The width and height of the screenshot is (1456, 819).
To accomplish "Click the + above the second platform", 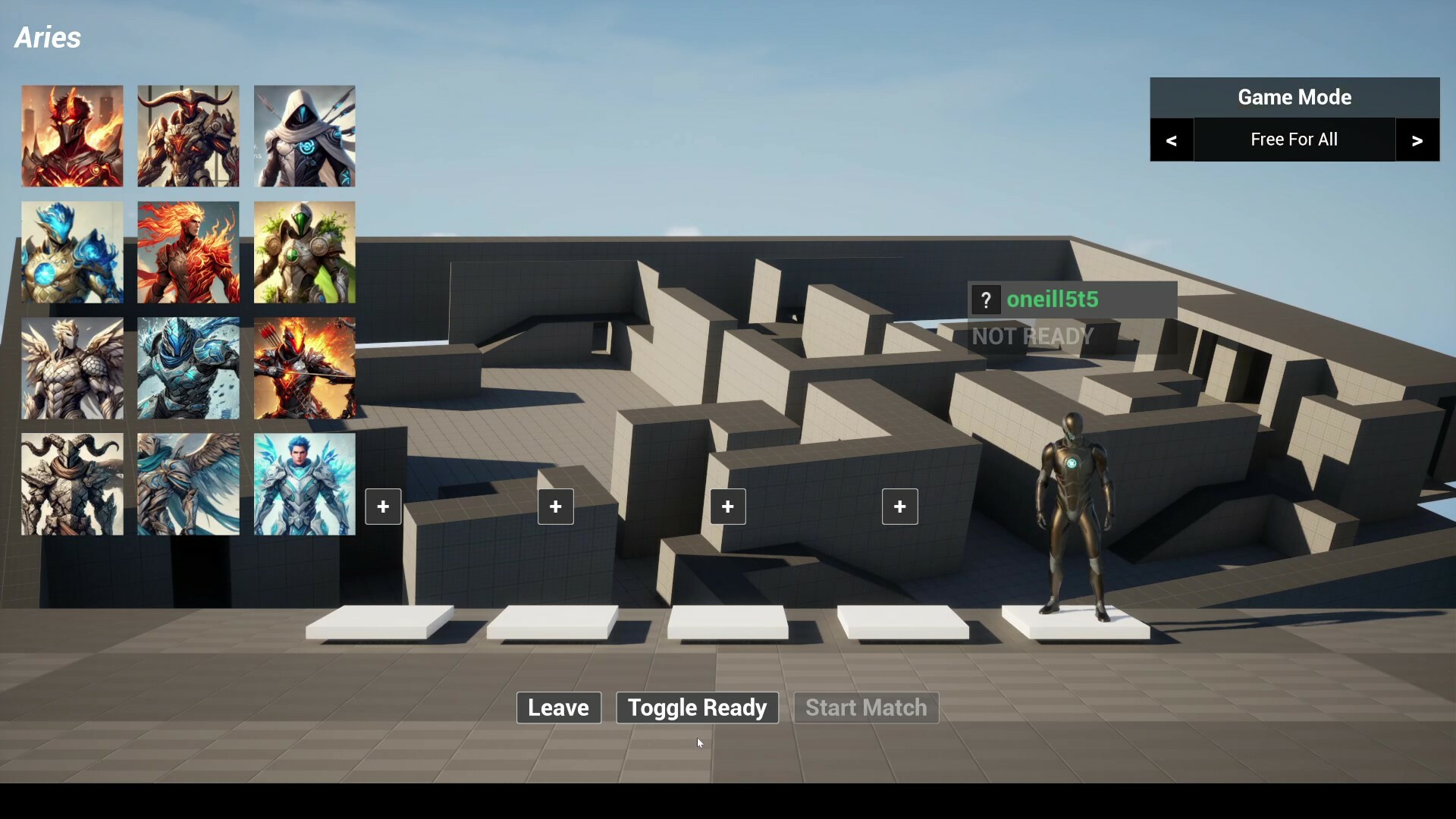I will coord(555,507).
